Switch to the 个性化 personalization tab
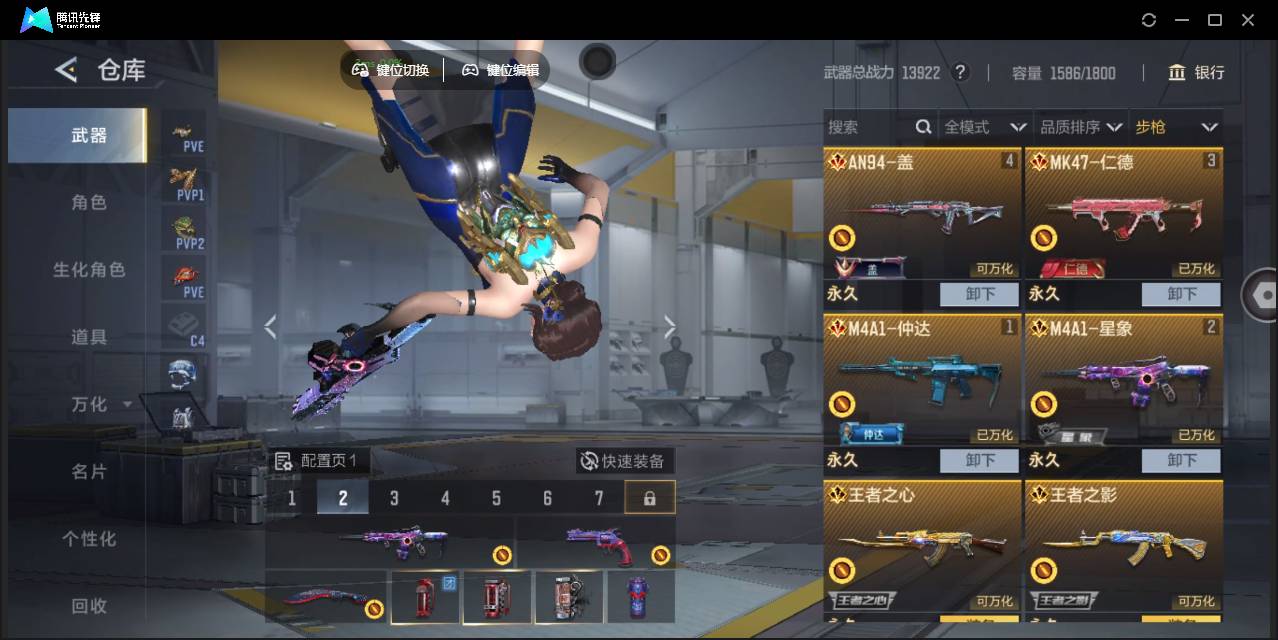This screenshot has height=640, width=1278. pos(89,538)
